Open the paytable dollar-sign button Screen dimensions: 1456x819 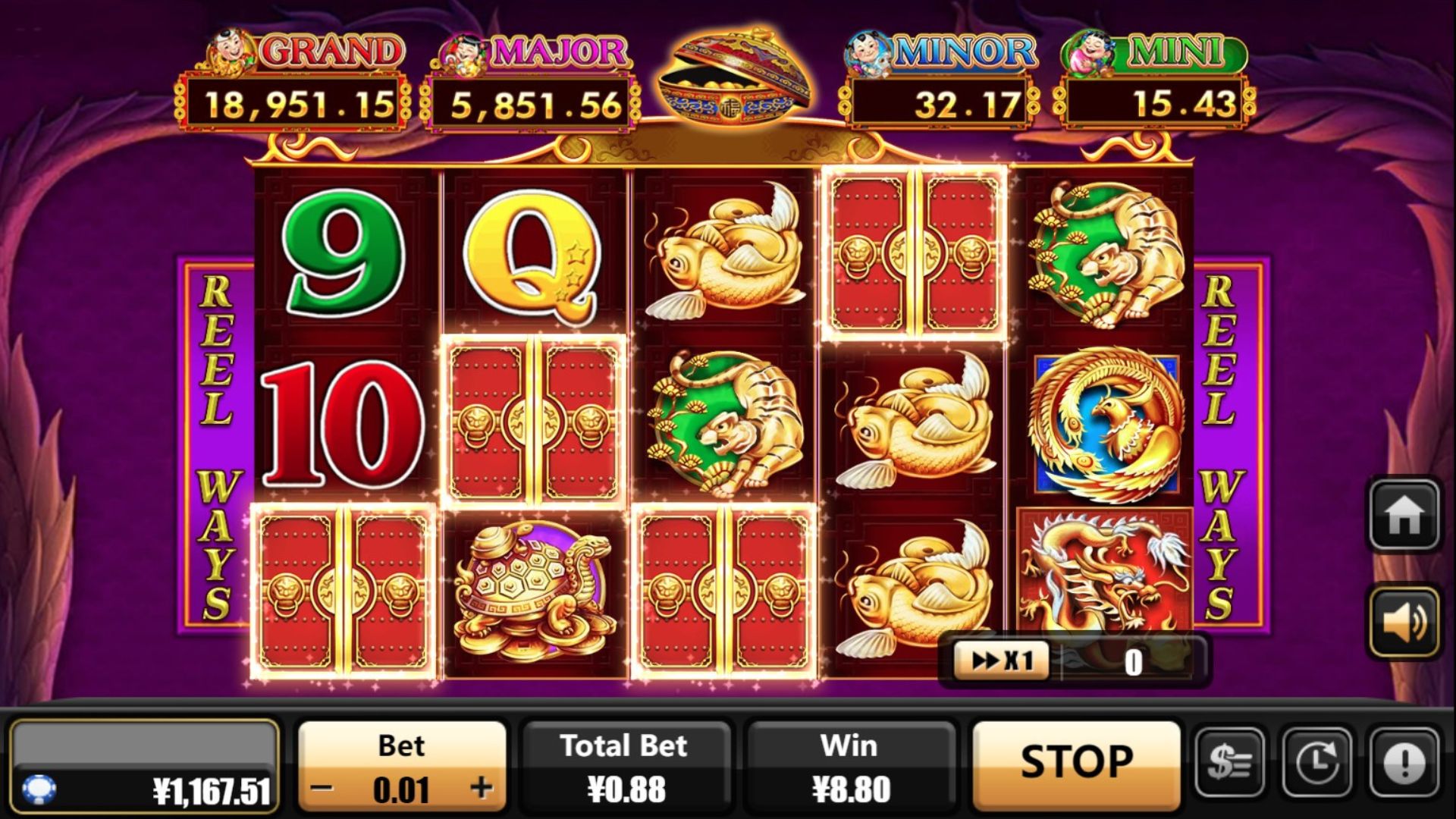click(x=1229, y=762)
